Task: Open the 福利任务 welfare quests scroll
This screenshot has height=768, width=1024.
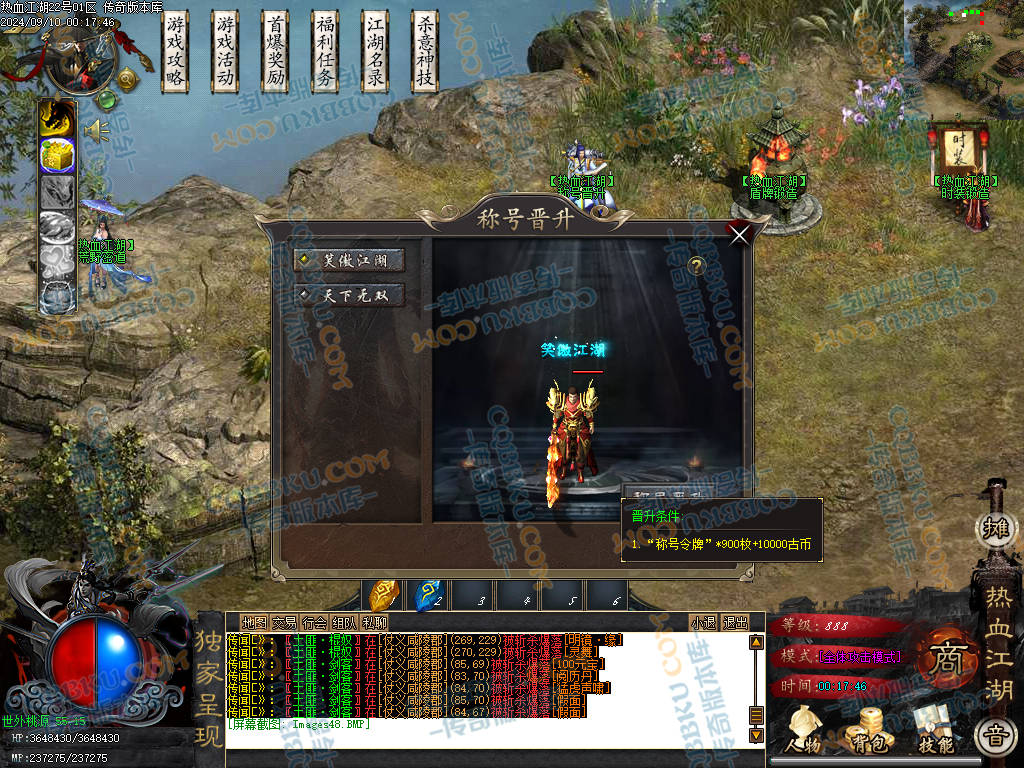Action: coord(325,51)
